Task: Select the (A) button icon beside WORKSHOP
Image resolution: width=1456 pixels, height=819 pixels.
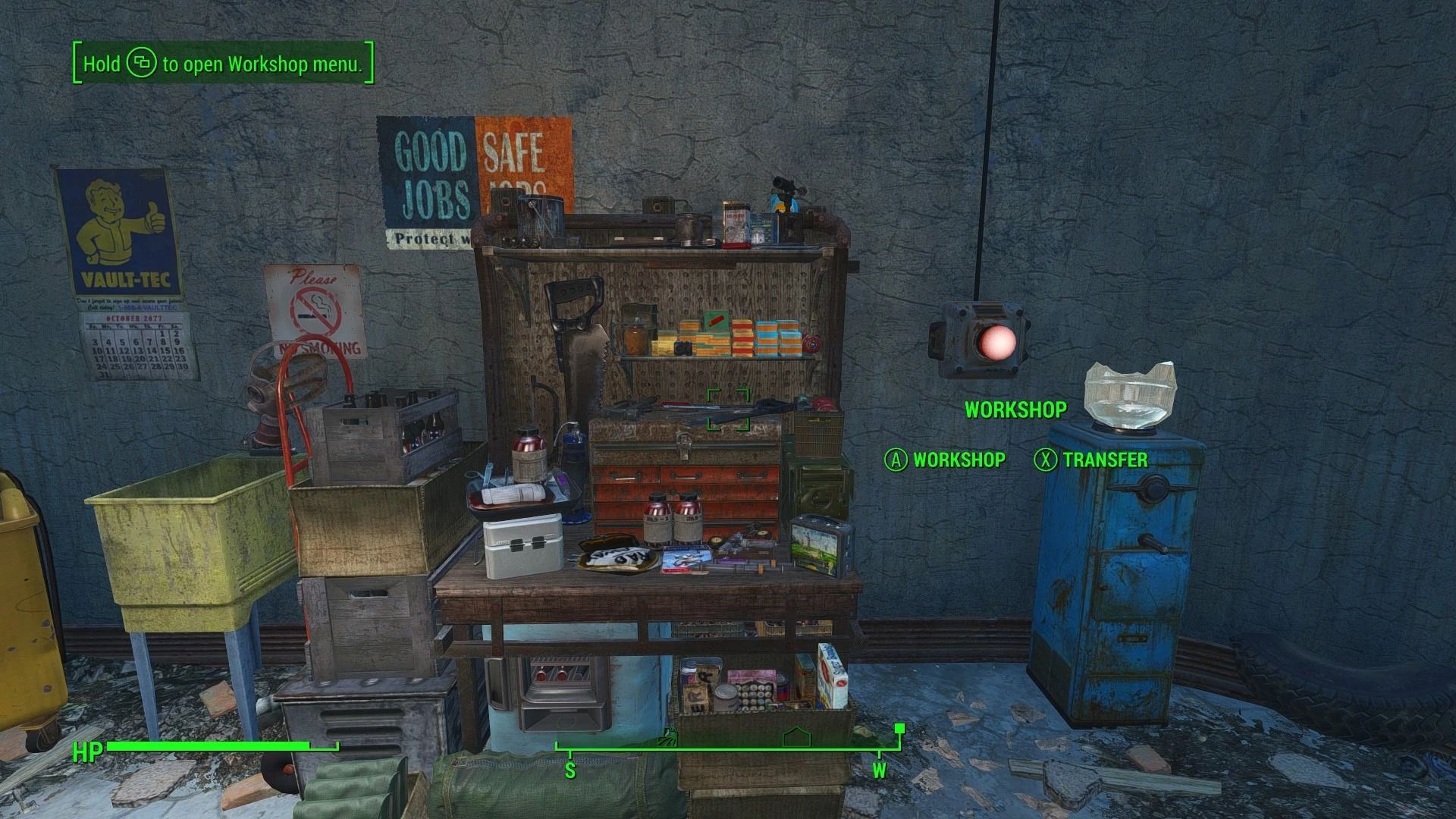Action: tap(895, 460)
